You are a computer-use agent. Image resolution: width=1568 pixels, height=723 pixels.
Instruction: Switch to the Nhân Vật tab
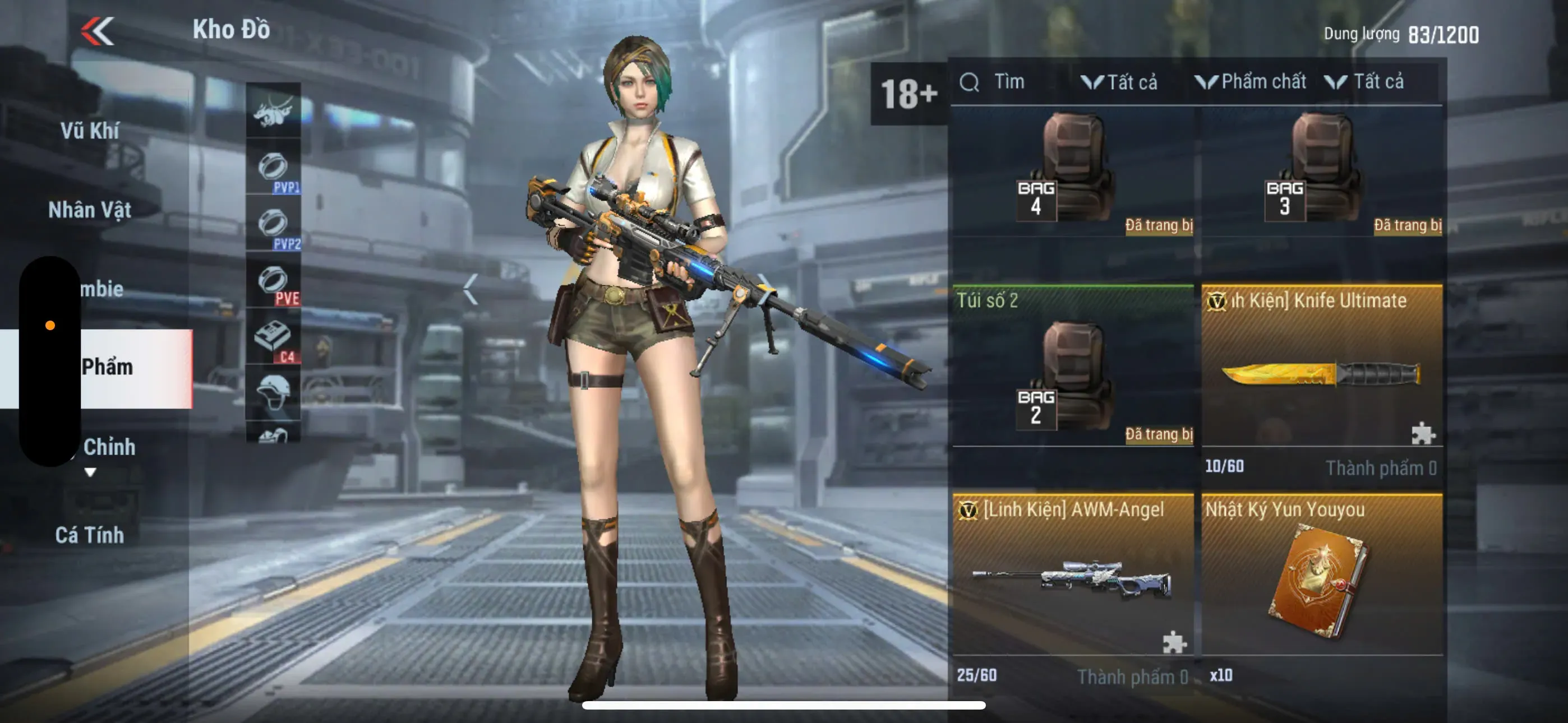(90, 210)
